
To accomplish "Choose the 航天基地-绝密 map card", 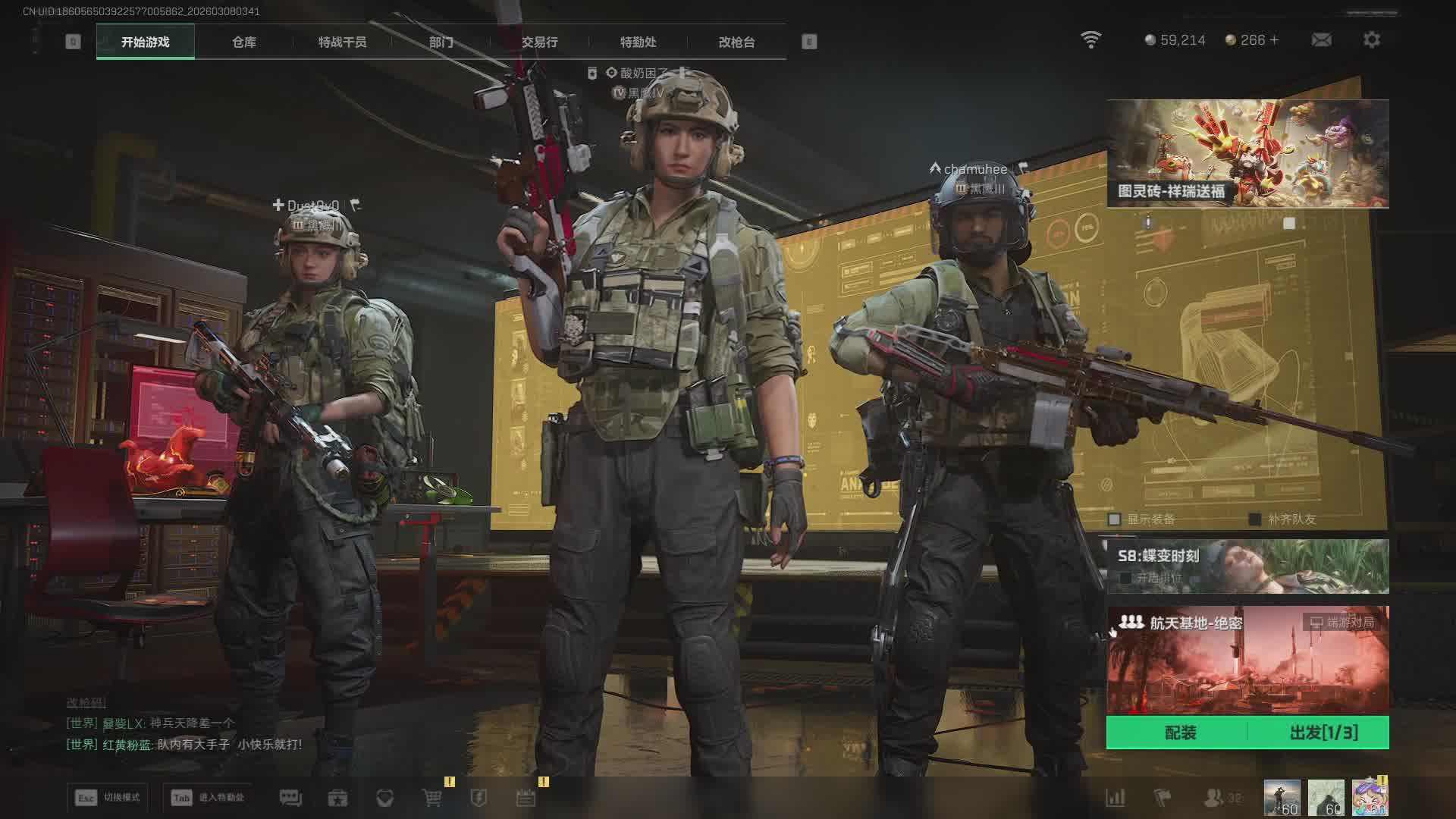I will point(1247,660).
